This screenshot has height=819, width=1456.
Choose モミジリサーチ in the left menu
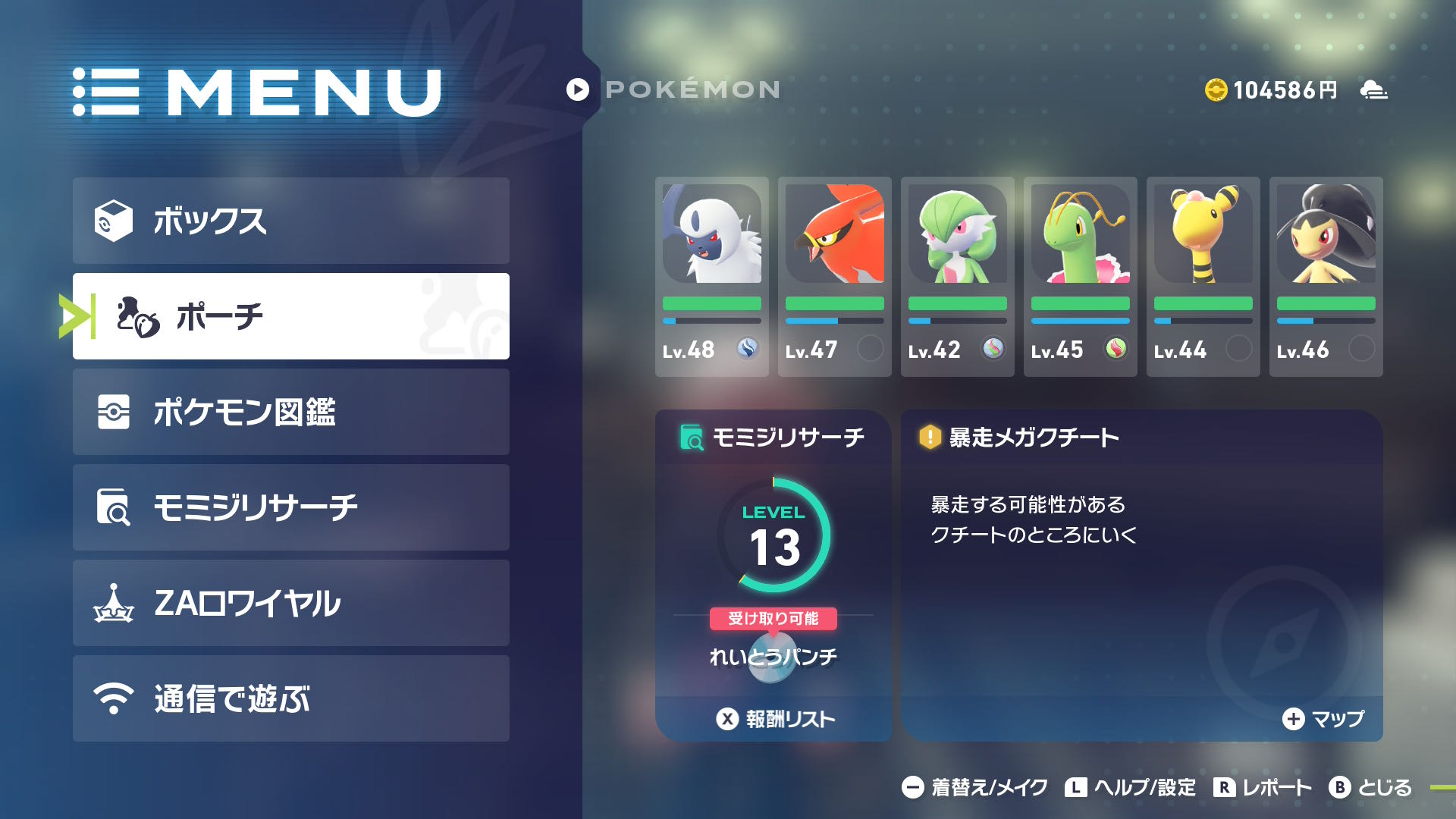(x=291, y=507)
